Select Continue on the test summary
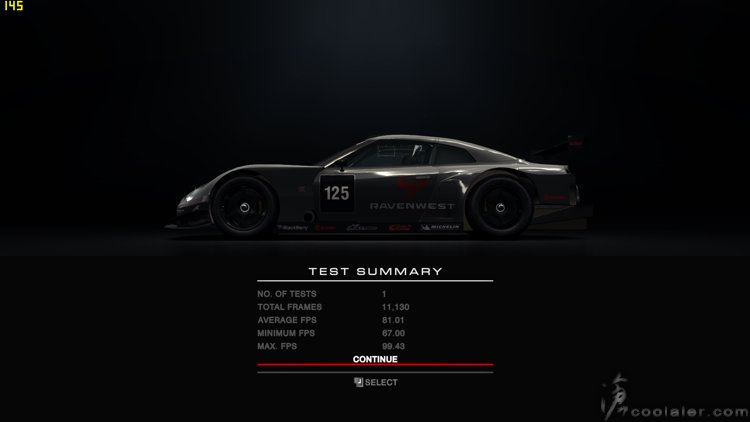 [375, 359]
